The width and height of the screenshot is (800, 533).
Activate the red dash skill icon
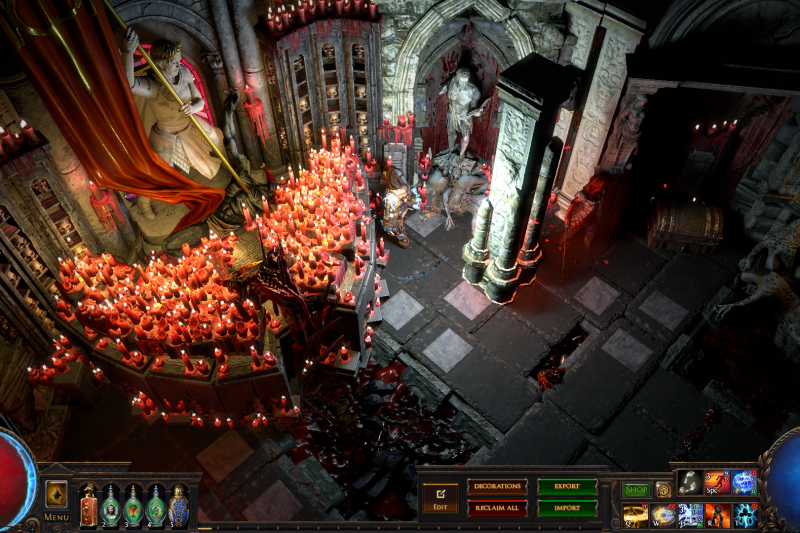coord(717,483)
